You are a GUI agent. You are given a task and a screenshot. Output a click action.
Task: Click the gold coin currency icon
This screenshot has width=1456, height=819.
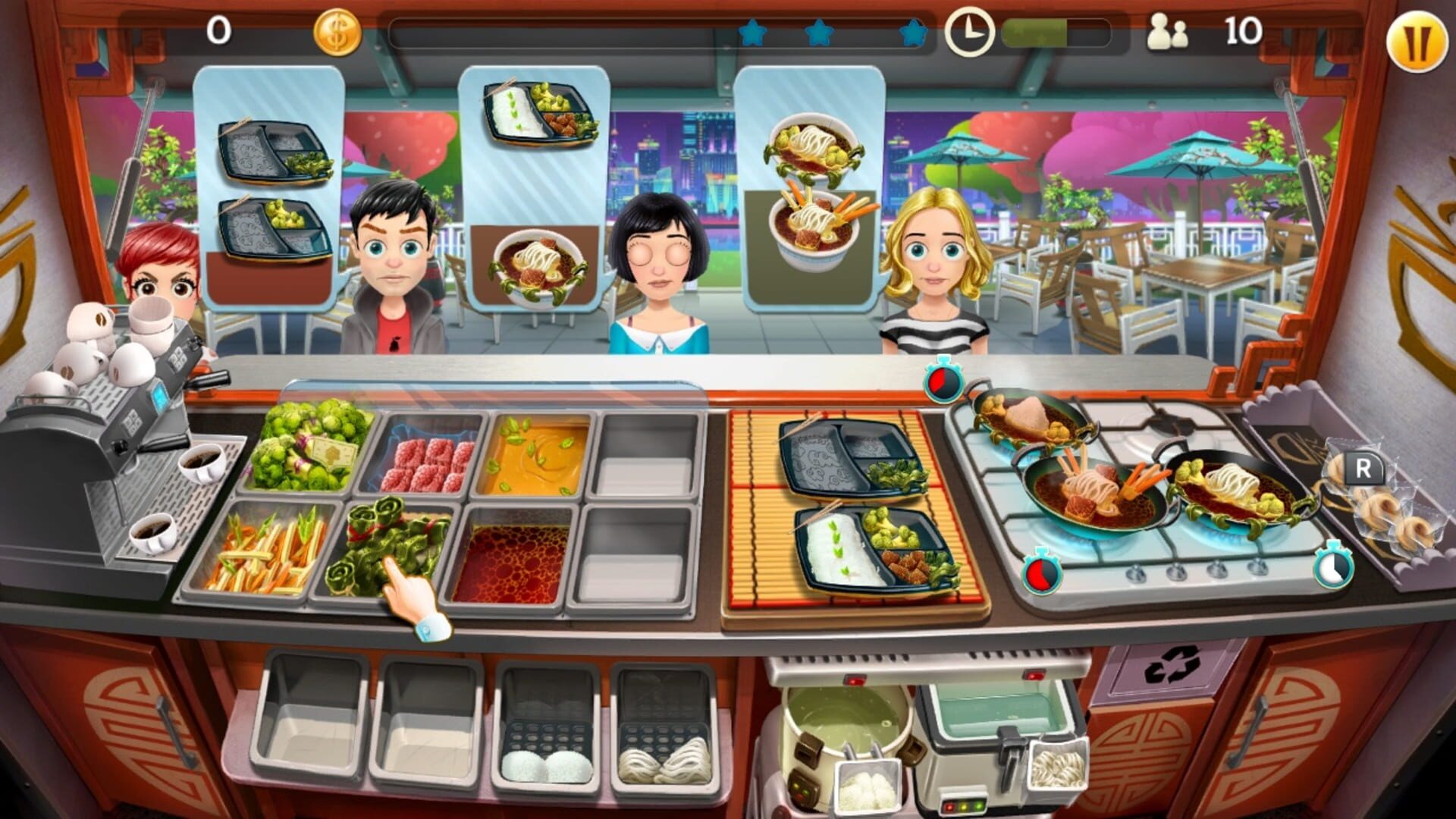[340, 33]
